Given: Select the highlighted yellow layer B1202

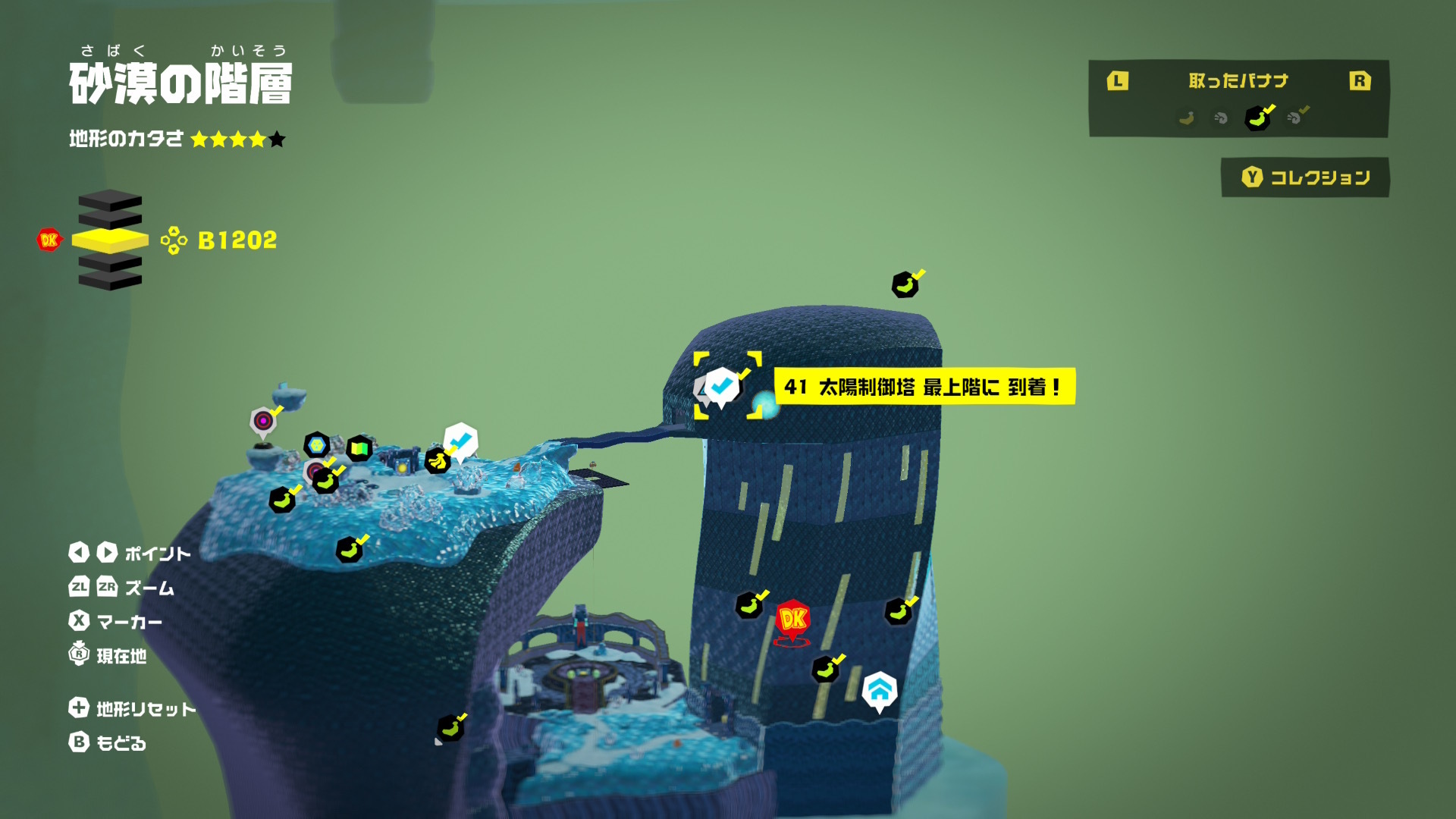Looking at the screenshot, I should click(x=110, y=240).
